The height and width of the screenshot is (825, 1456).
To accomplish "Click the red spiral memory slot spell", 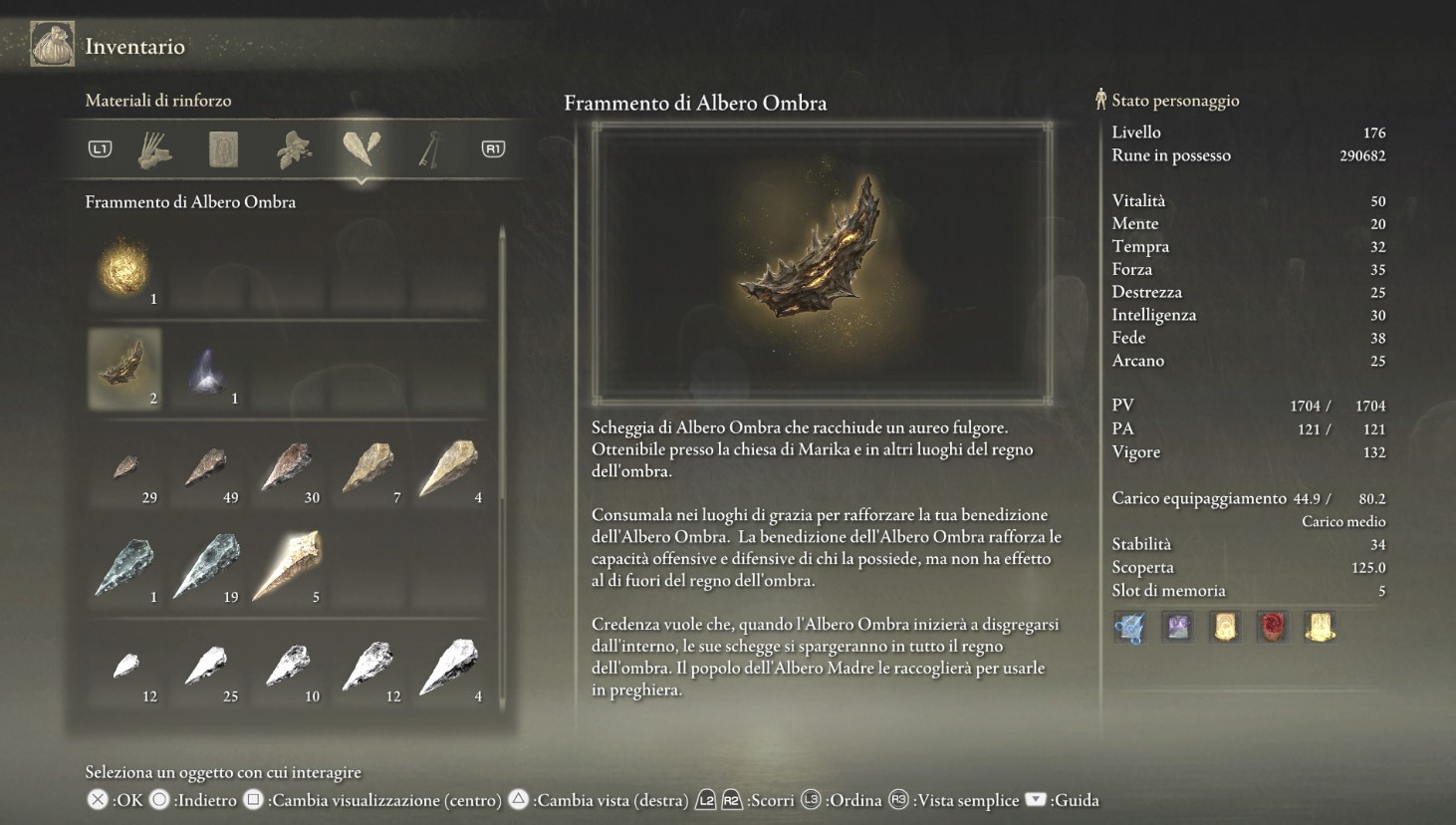I will [x=1273, y=627].
